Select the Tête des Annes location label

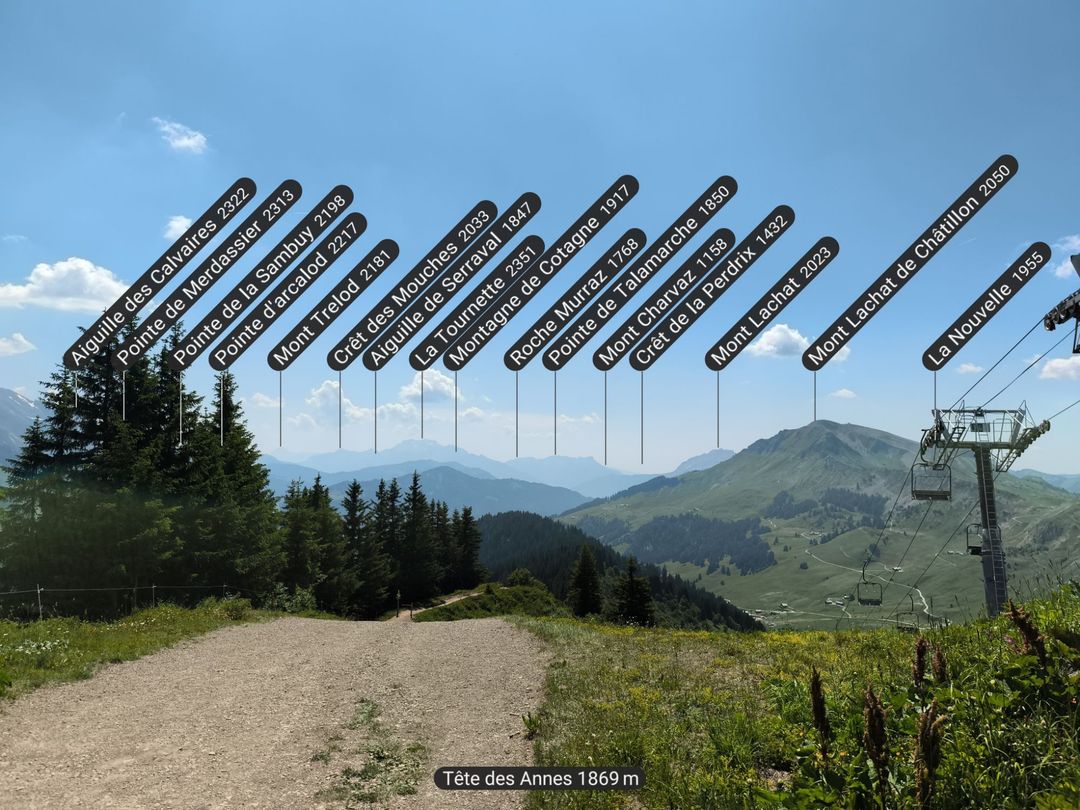tap(540, 778)
